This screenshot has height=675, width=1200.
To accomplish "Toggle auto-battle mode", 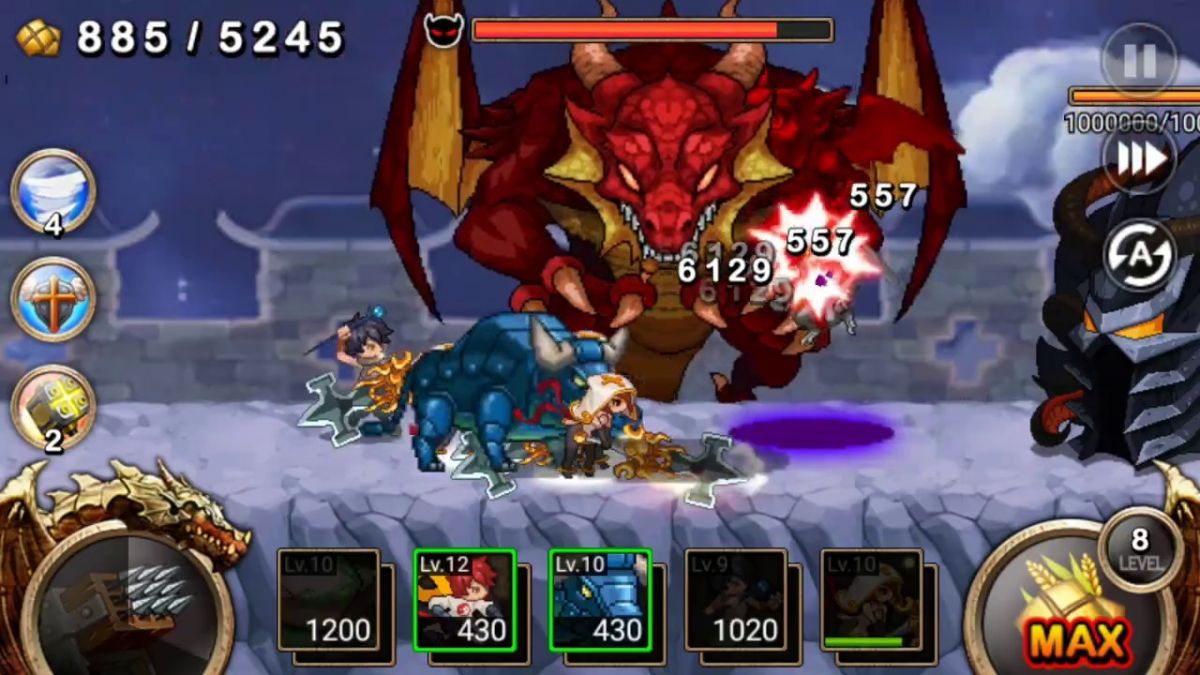I will coord(1139,254).
